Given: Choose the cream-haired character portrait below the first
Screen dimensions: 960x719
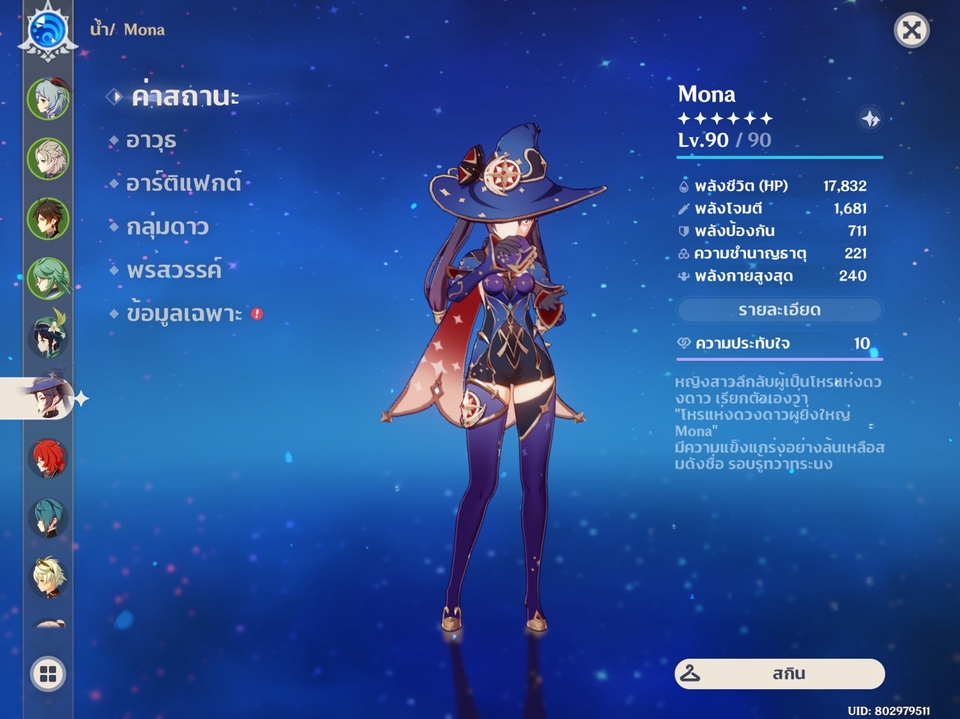Looking at the screenshot, I should (47, 158).
